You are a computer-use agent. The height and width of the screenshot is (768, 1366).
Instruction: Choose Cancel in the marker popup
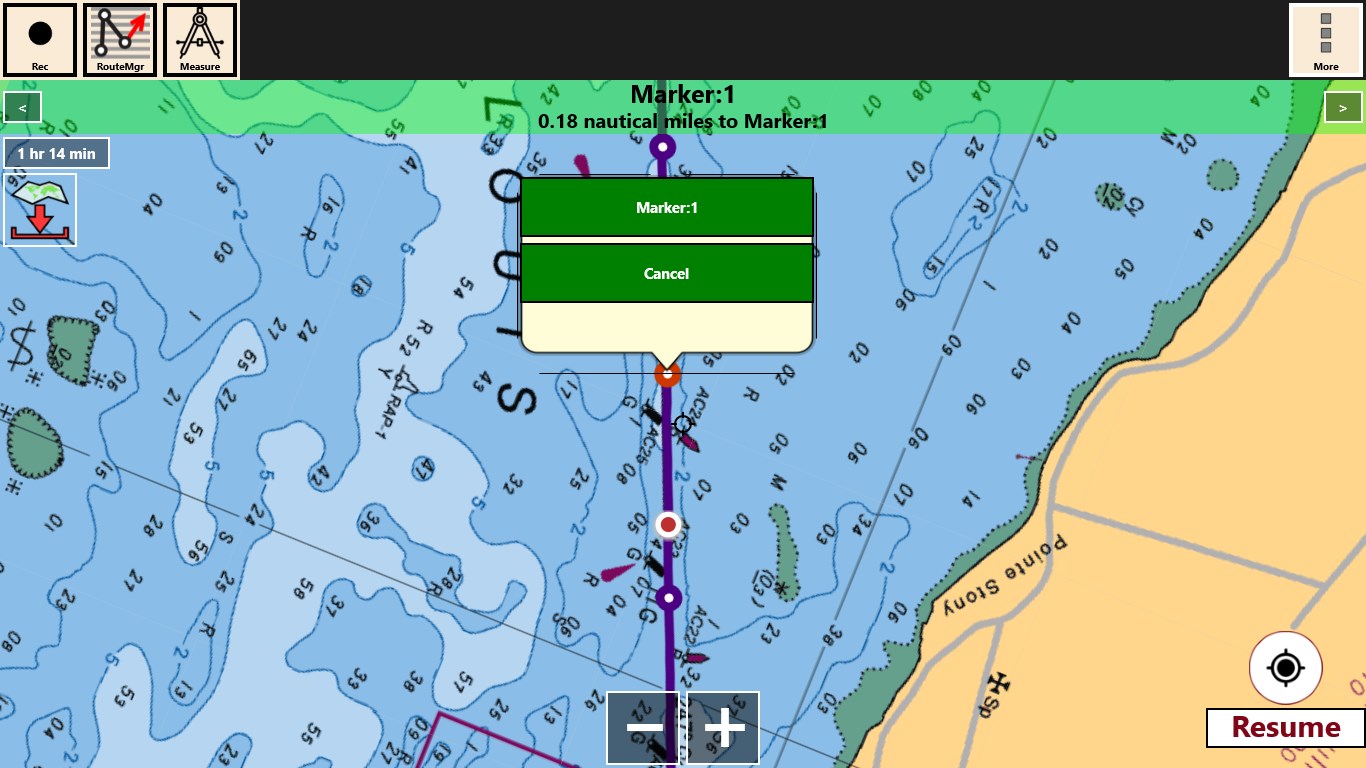click(666, 272)
